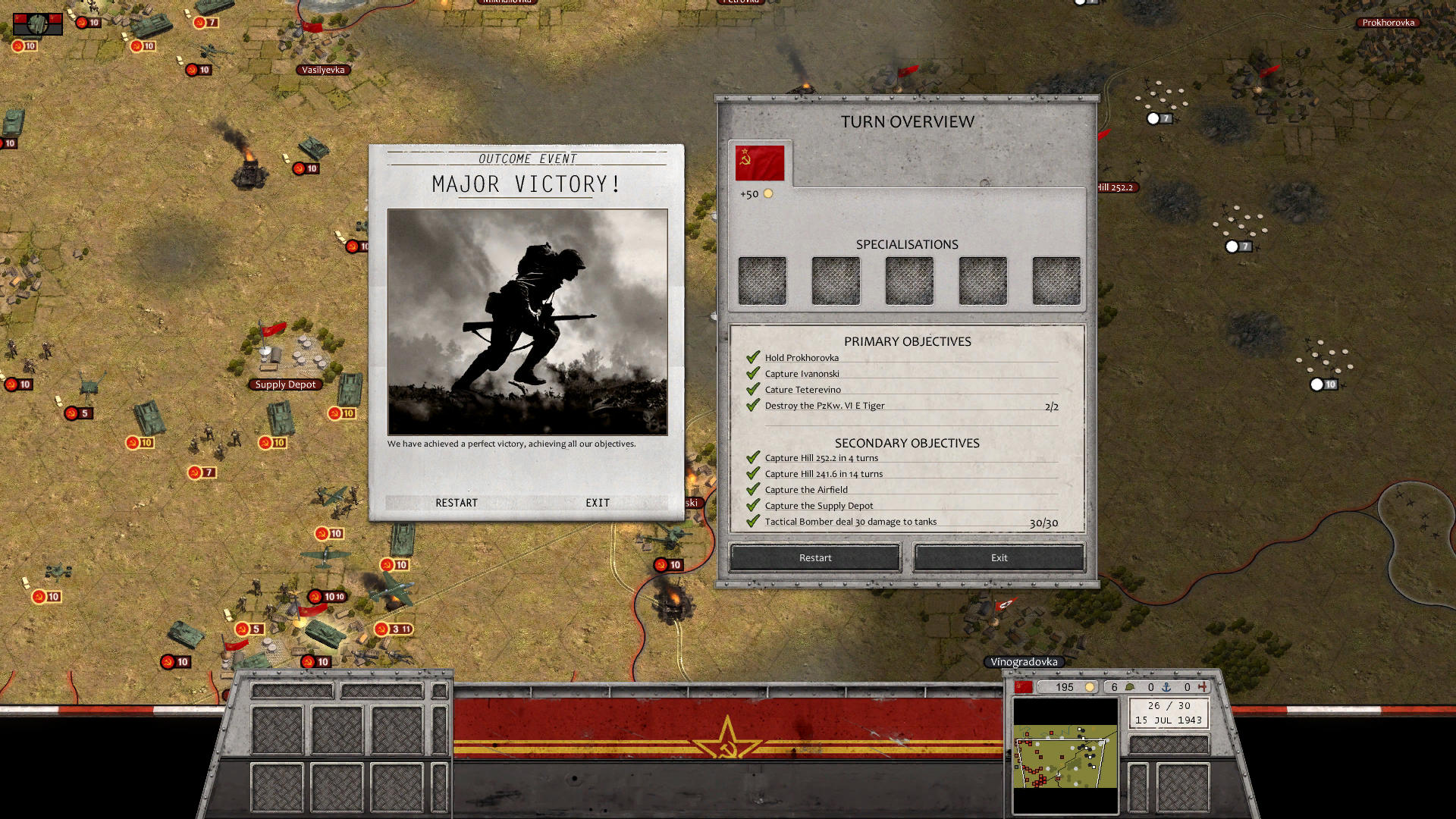The width and height of the screenshot is (1456, 819).
Task: Click the Soviet flag tab on Turn Overview
Action: point(758,162)
